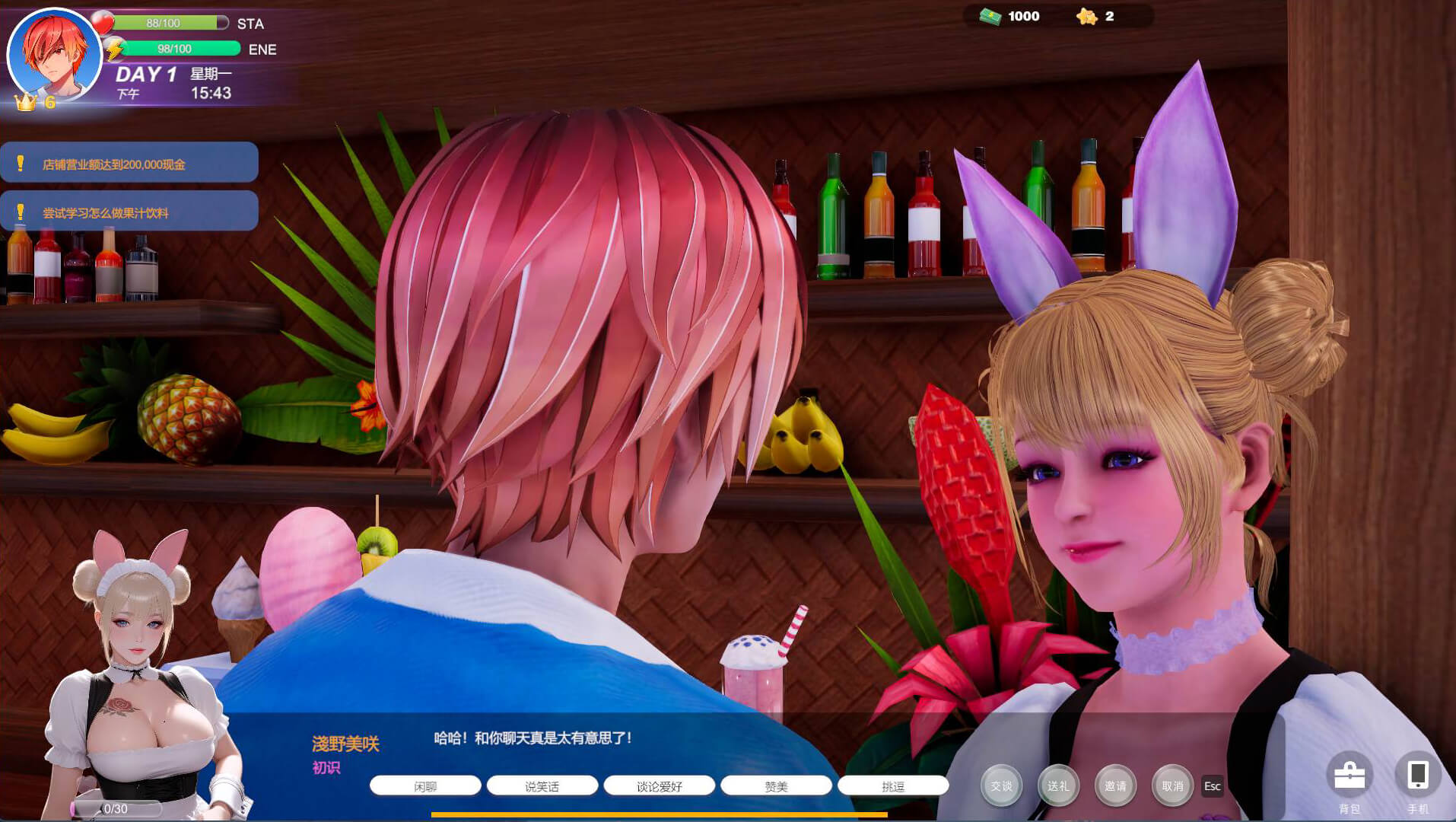The width and height of the screenshot is (1456, 822).
Task: Select the 挑逗 flirt option
Action: [893, 786]
